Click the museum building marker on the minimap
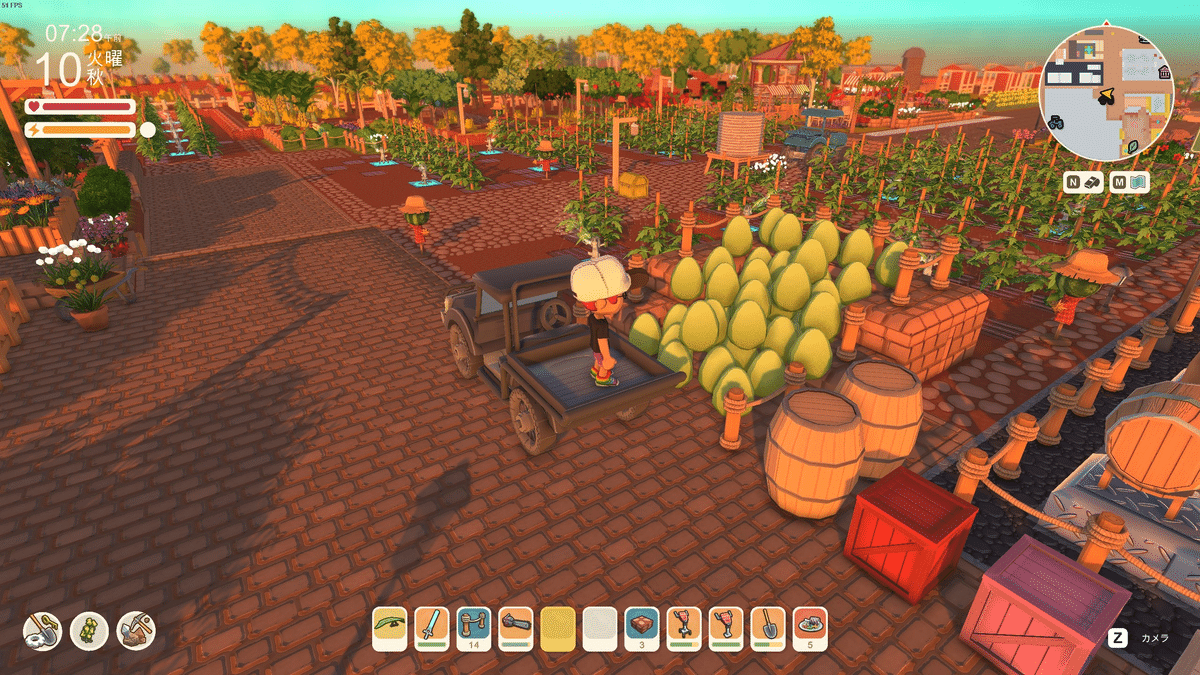Viewport: 1200px width, 675px height. coord(1164,73)
